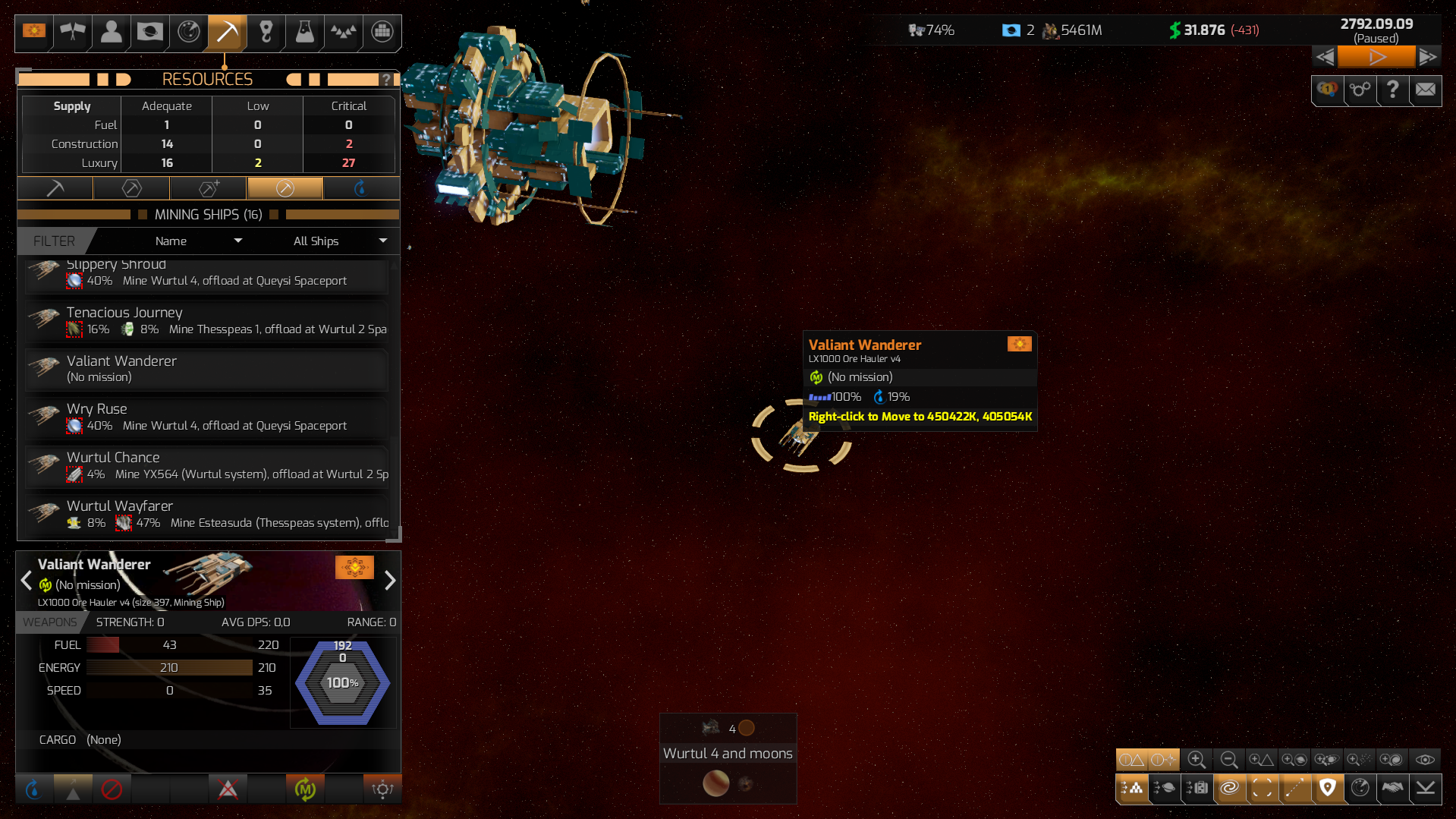The height and width of the screenshot is (819, 1456).
Task: Open the All Ships filter dropdown
Action: [339, 241]
